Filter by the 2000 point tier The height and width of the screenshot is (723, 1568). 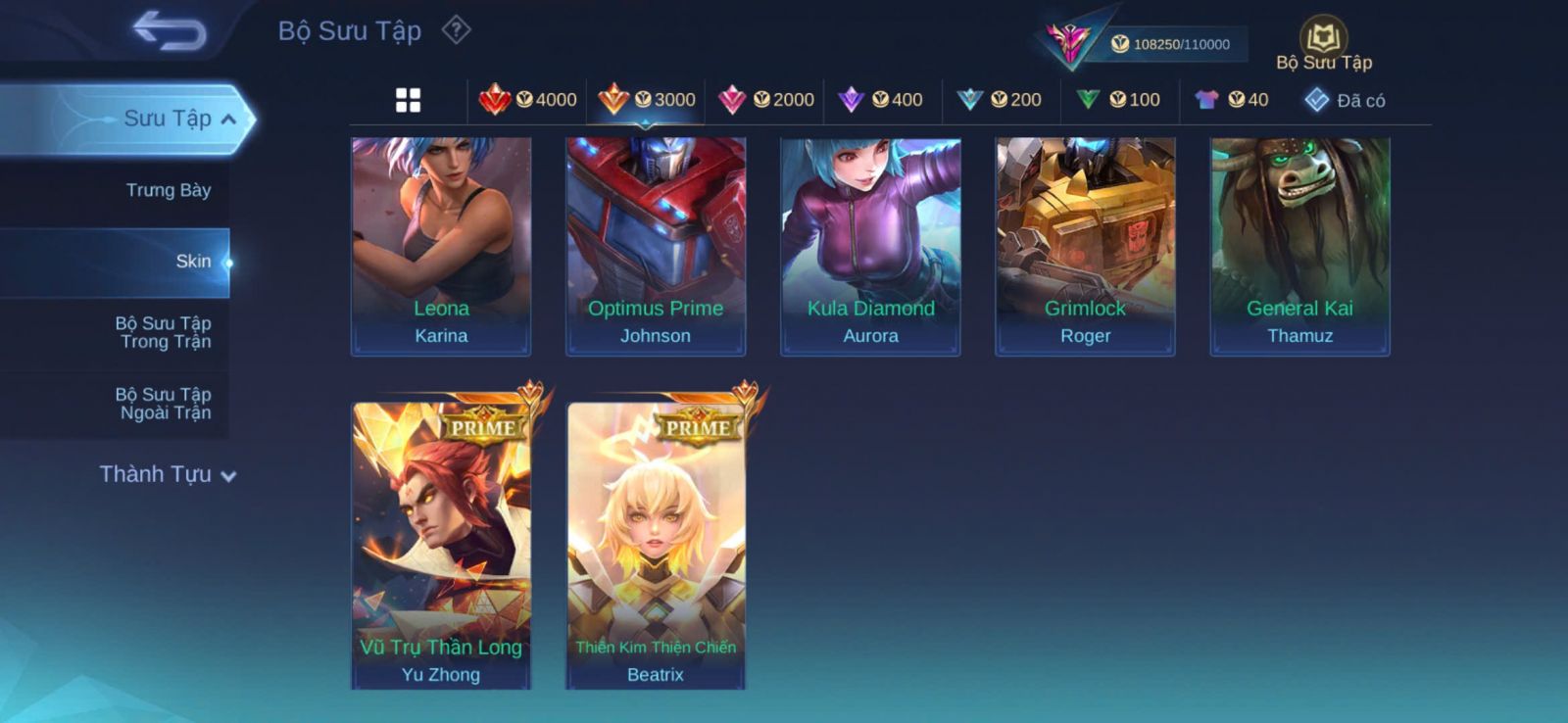click(x=766, y=100)
